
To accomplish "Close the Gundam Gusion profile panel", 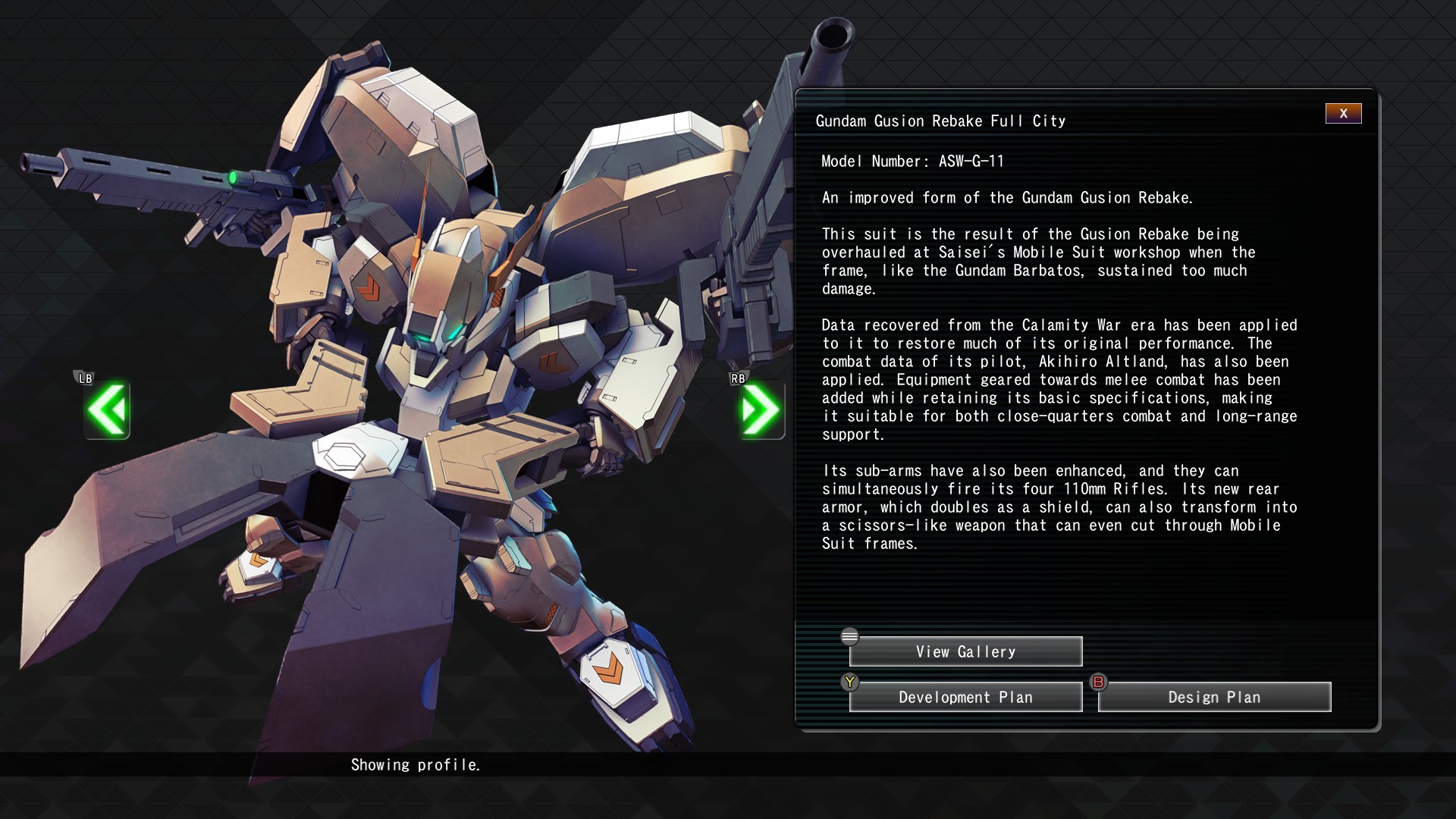I will (1343, 114).
